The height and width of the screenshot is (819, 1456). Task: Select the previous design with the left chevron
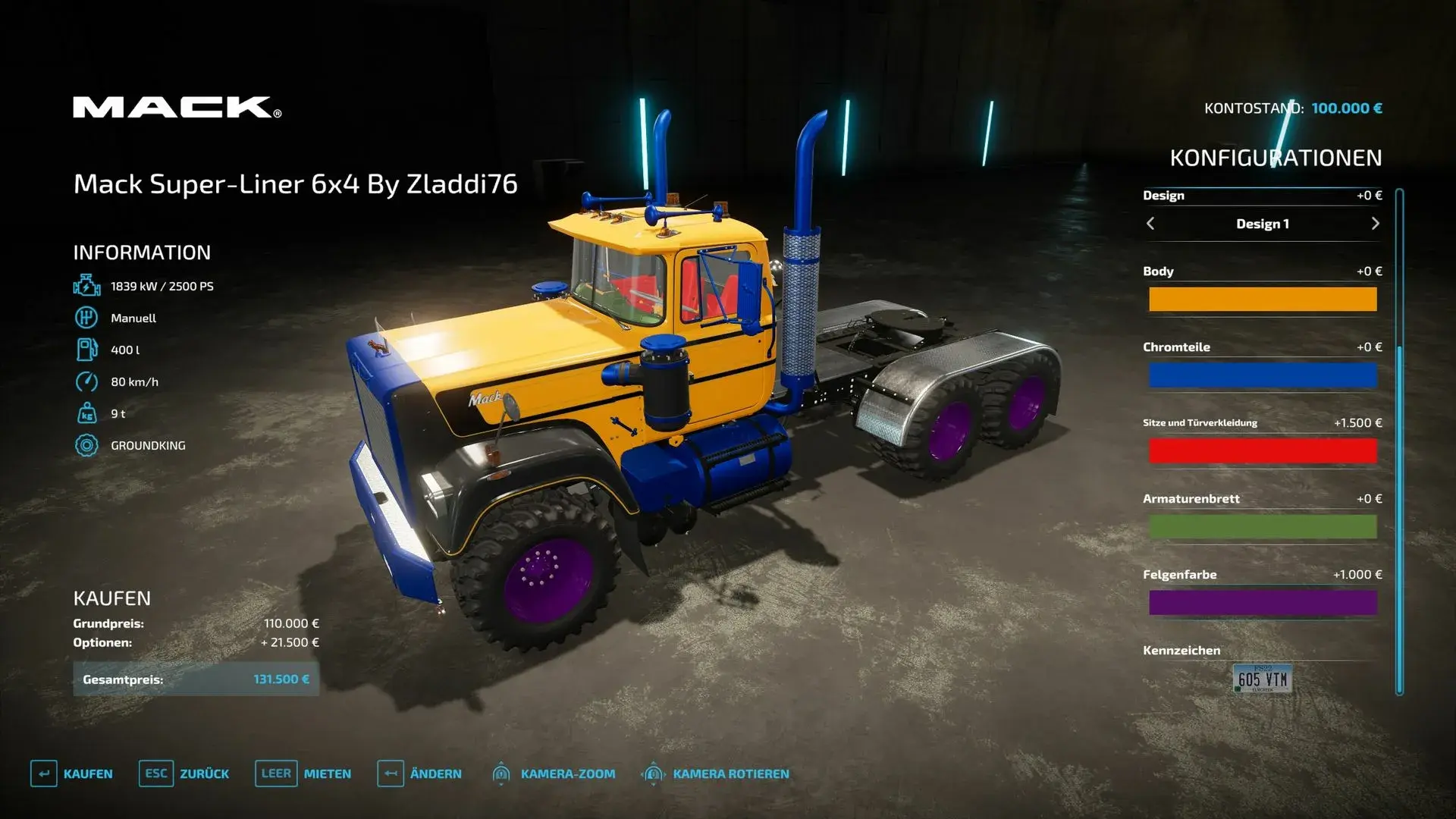1150,224
